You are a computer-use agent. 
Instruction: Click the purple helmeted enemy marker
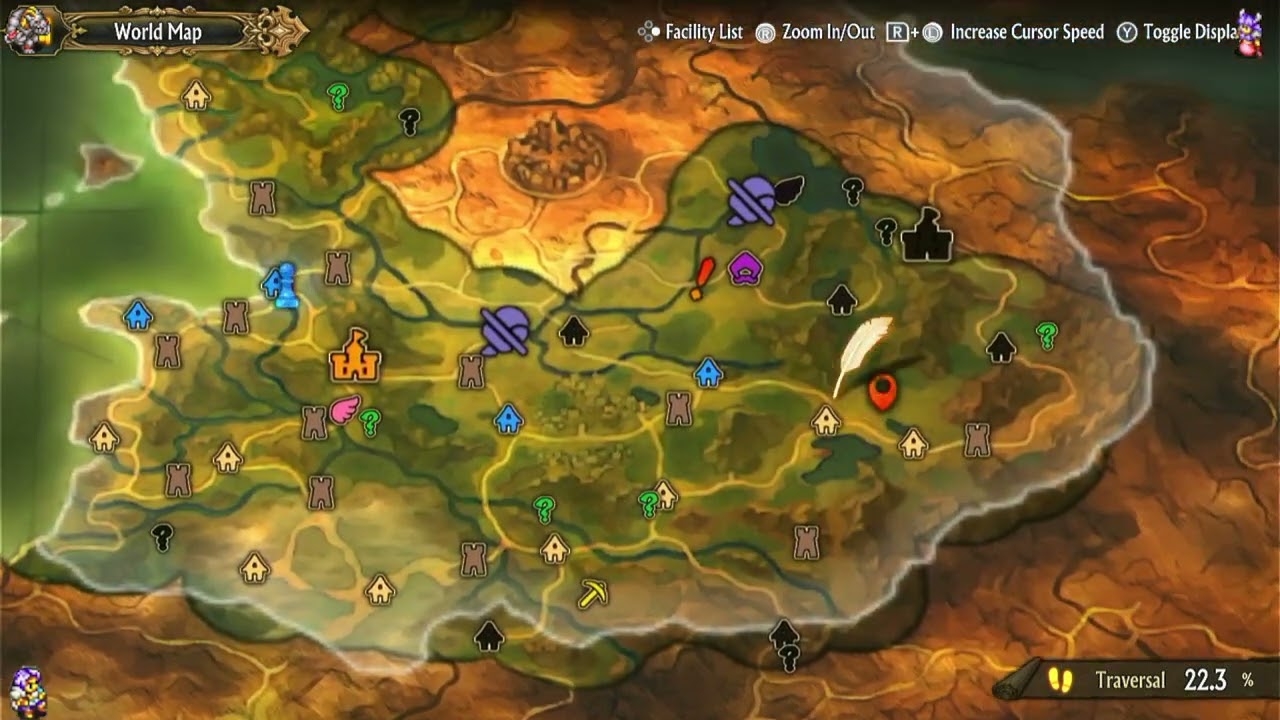click(504, 330)
